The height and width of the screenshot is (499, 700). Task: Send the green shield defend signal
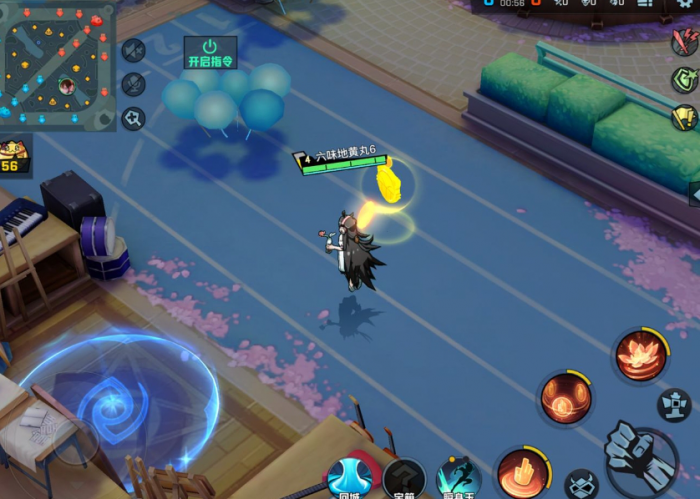click(x=684, y=80)
